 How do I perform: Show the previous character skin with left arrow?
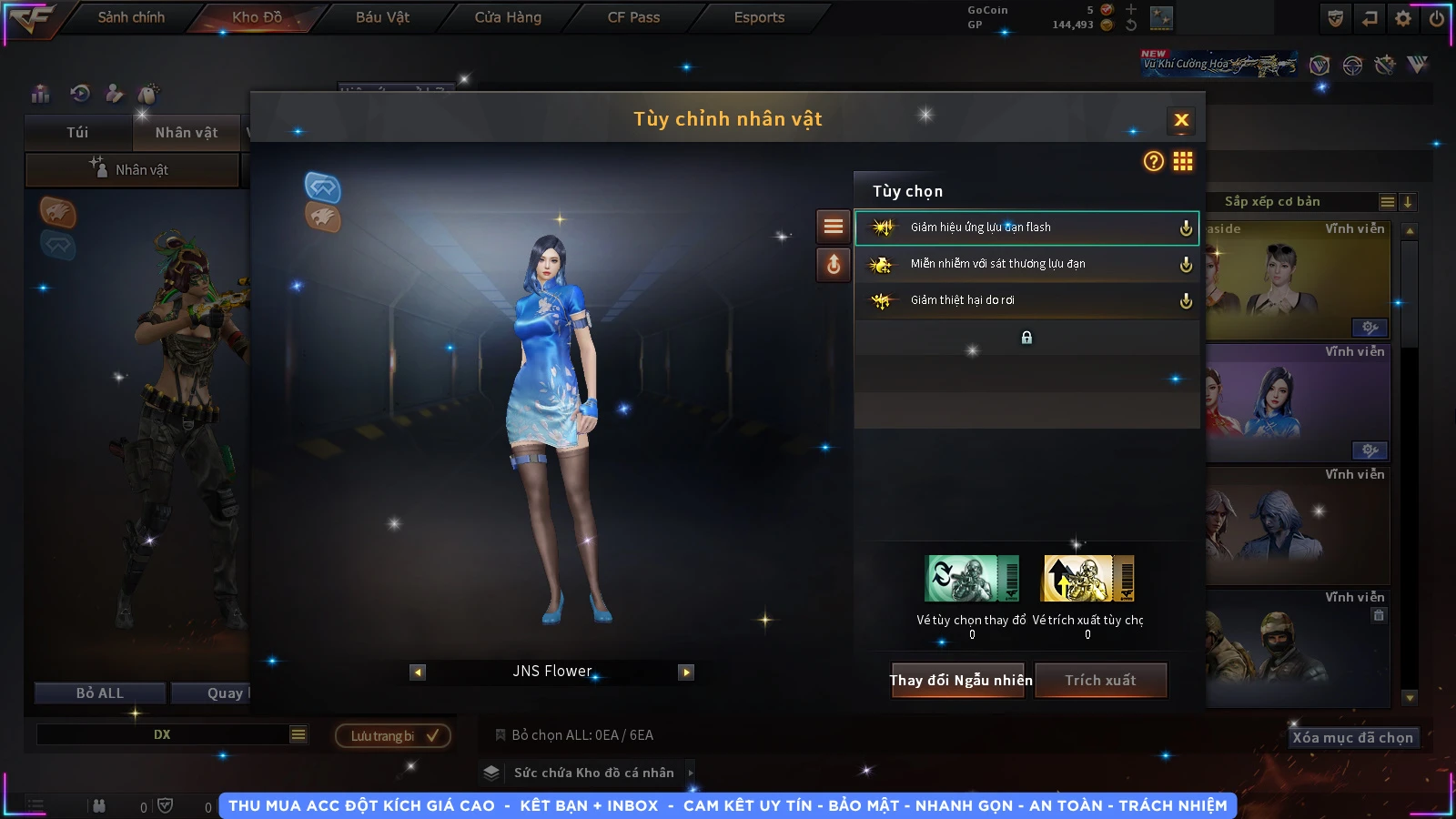point(418,672)
